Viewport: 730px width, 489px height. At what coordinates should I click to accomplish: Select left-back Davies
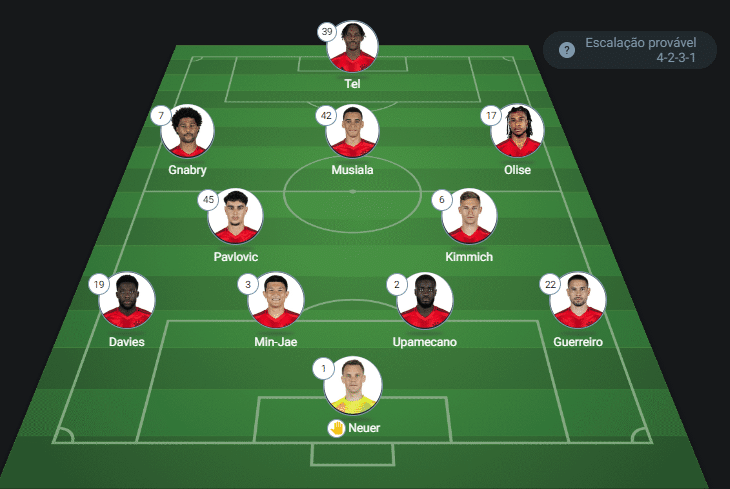pos(127,300)
